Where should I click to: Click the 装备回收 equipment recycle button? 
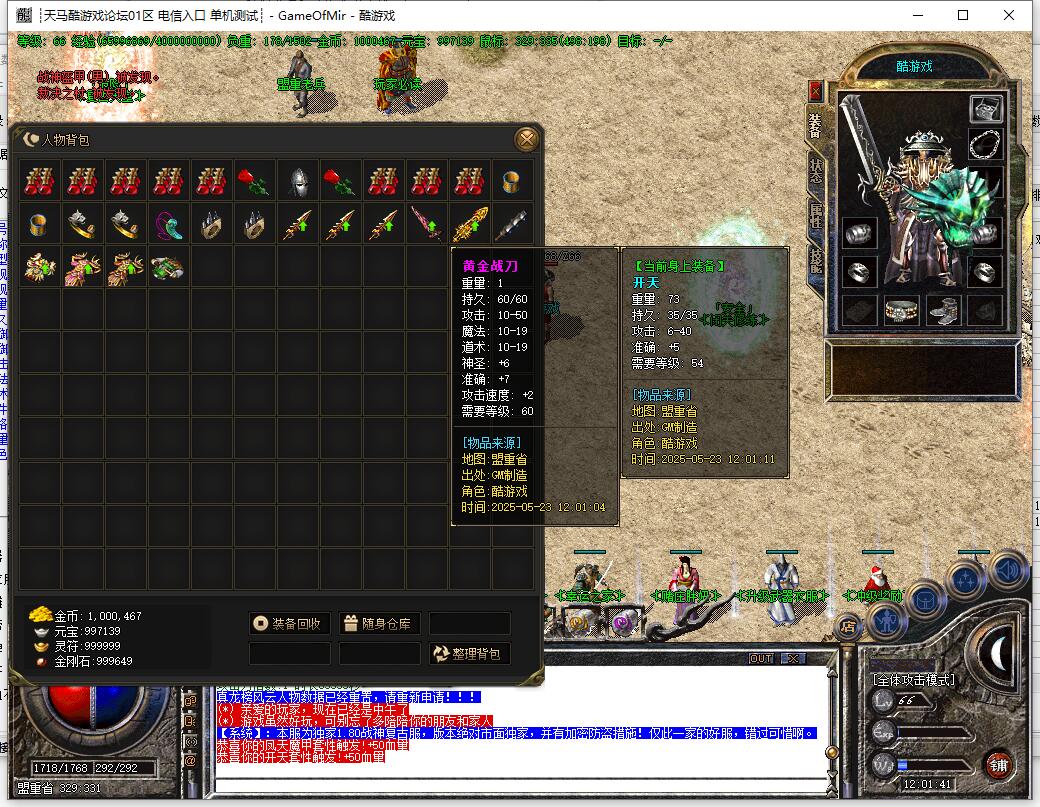click(x=289, y=624)
